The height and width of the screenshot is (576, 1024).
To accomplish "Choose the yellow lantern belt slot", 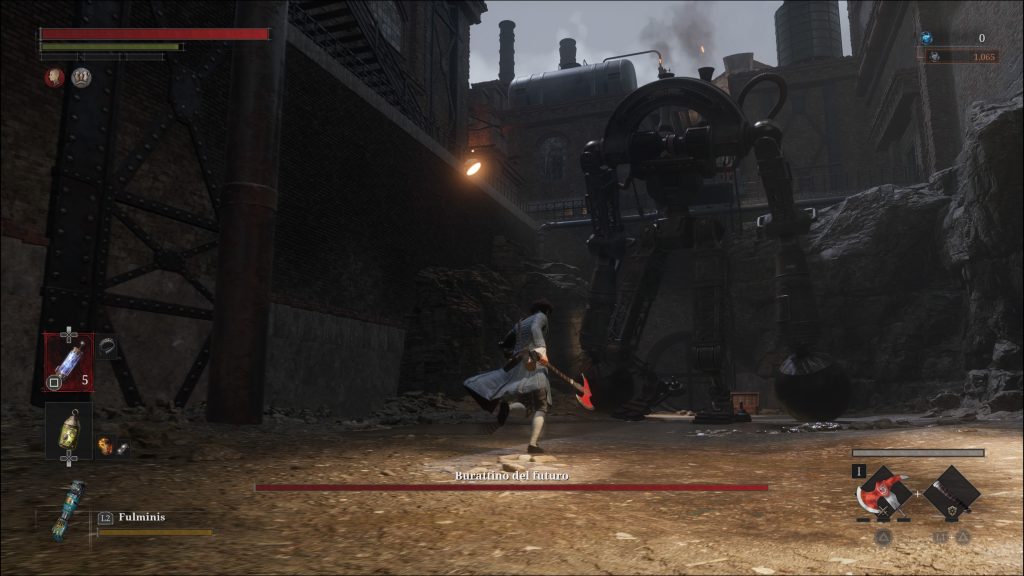I will click(68, 430).
